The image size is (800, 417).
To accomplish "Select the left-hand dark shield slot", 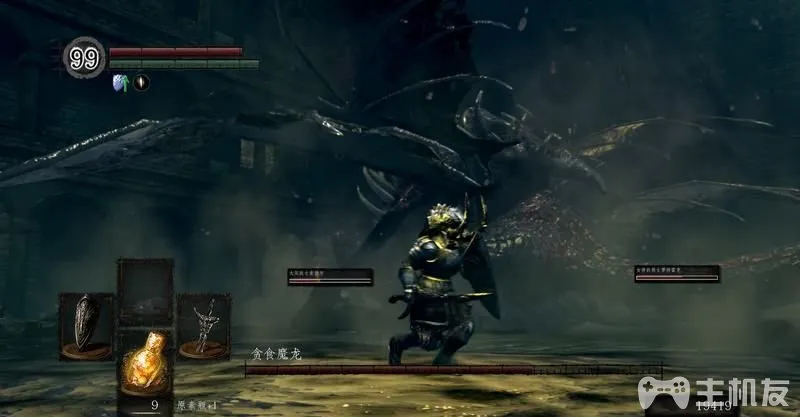I will (x=84, y=325).
